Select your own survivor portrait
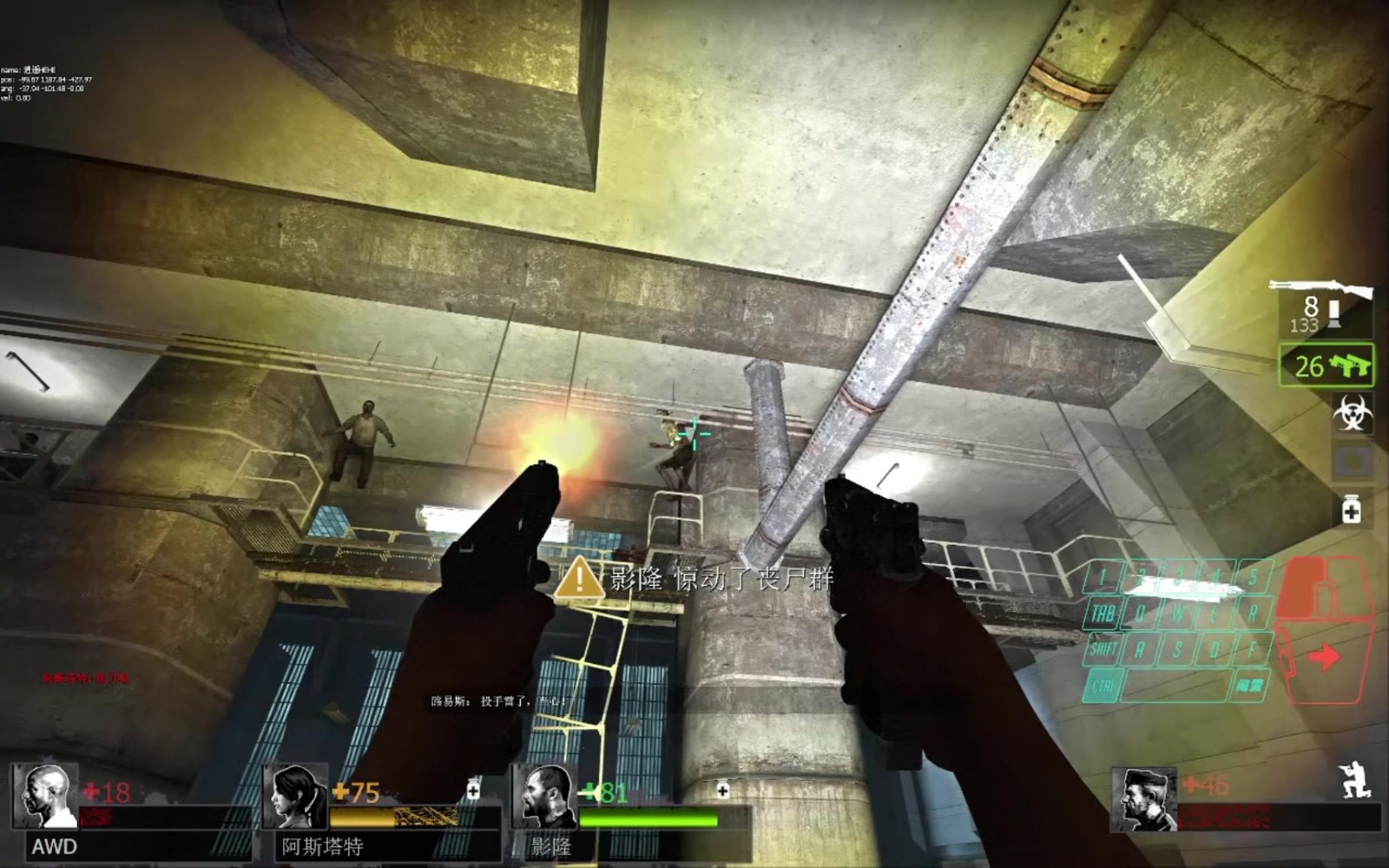Screen dimensions: 1389x868 1143,798
